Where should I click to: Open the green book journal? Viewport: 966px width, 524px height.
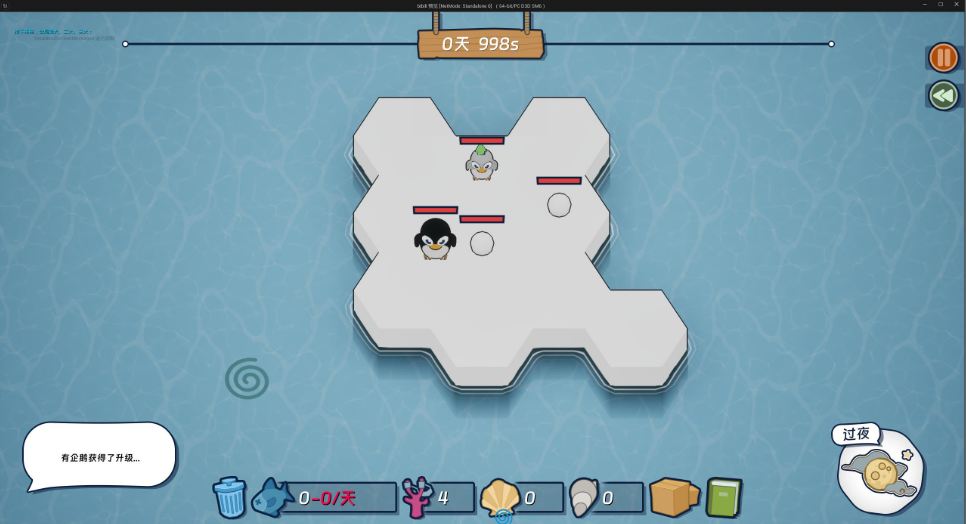pyautogui.click(x=723, y=497)
